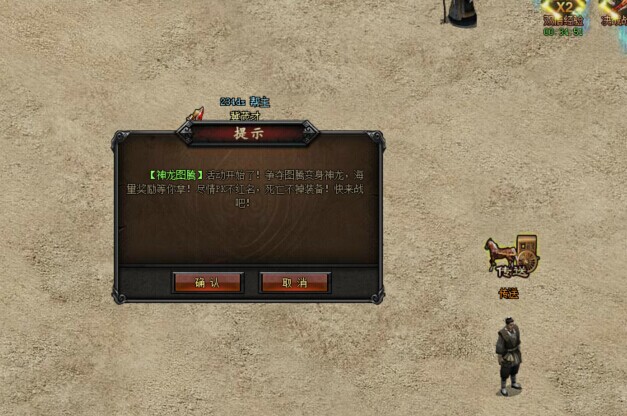Confirm the prompt with 确认

pyautogui.click(x=207, y=283)
